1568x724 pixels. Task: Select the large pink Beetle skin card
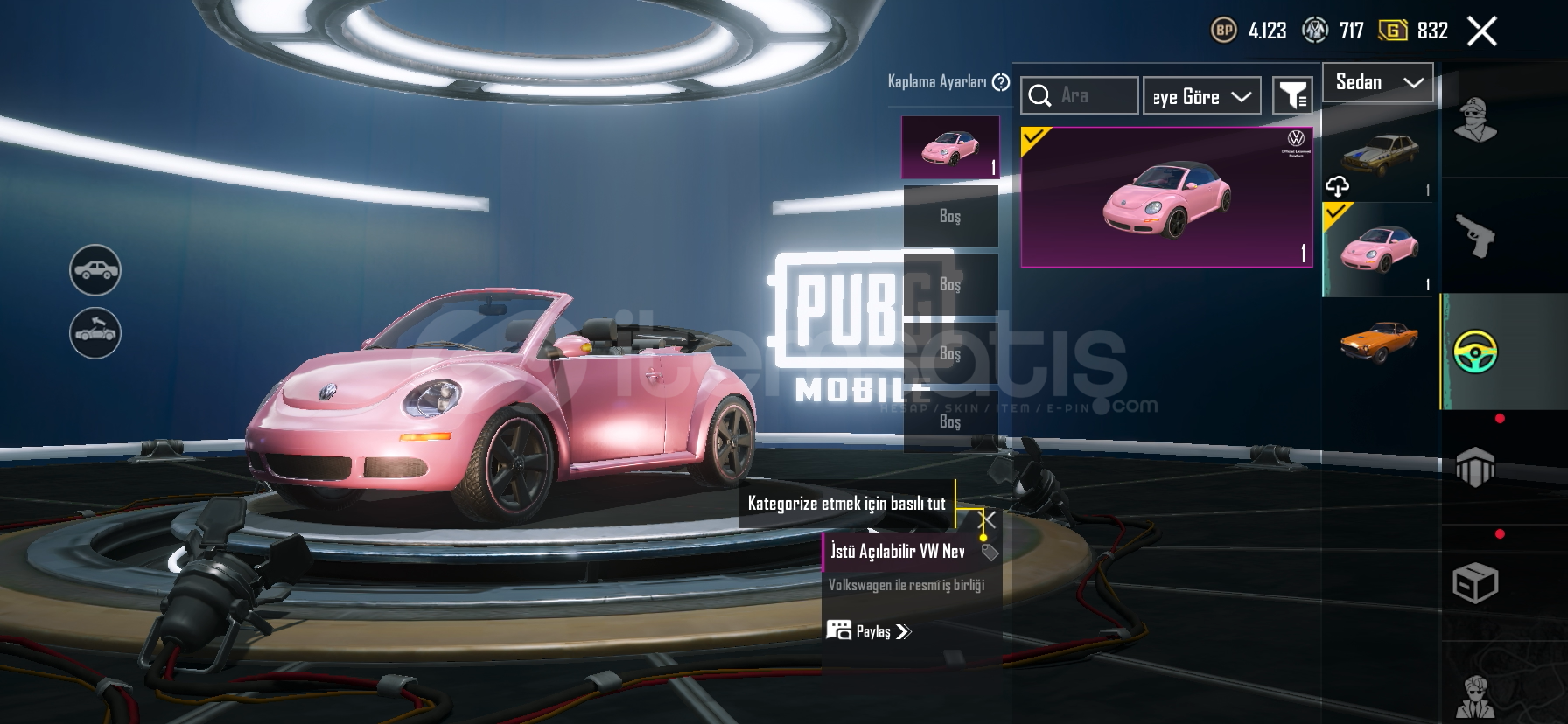pyautogui.click(x=1166, y=198)
